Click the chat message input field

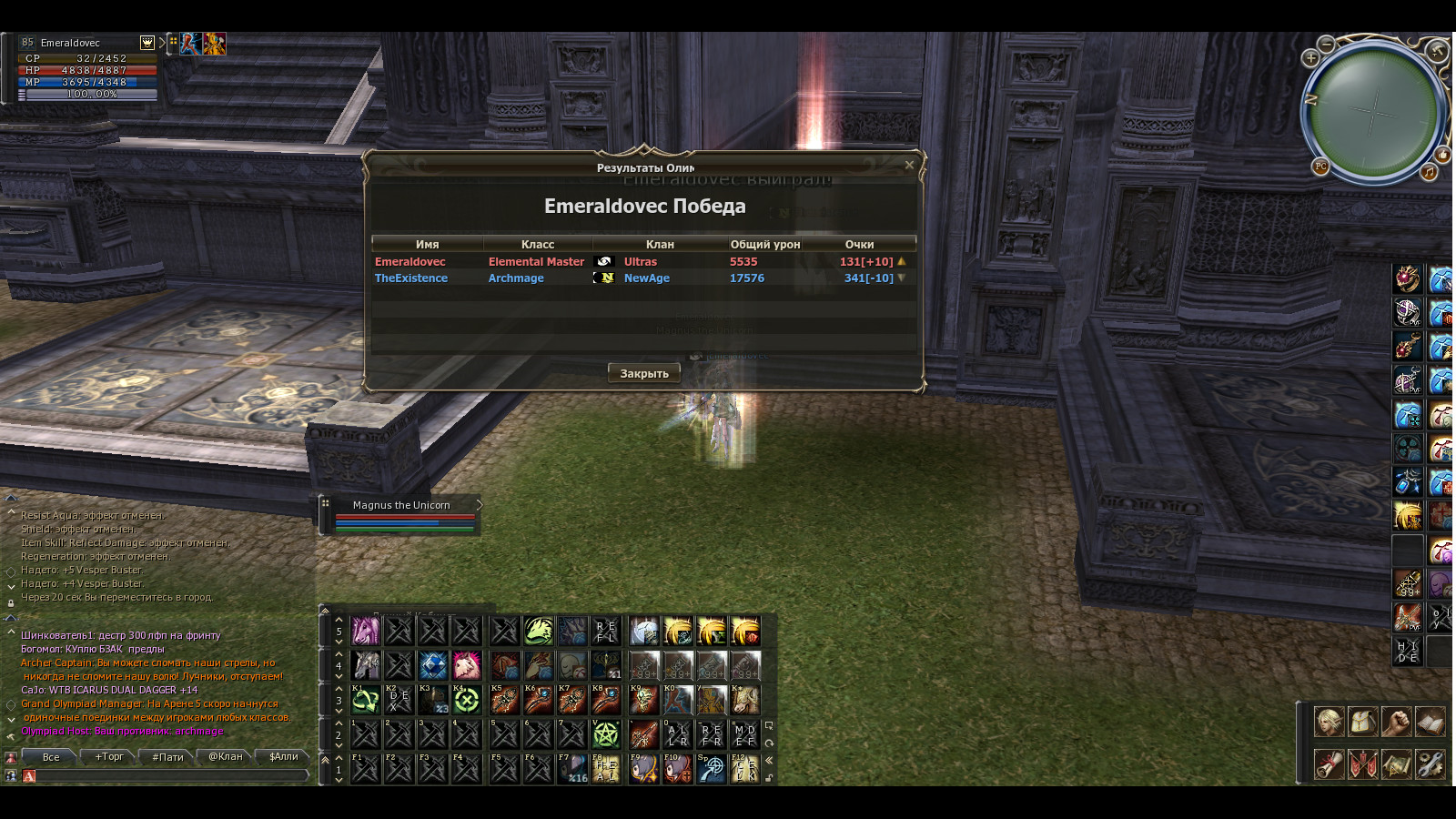point(168,776)
